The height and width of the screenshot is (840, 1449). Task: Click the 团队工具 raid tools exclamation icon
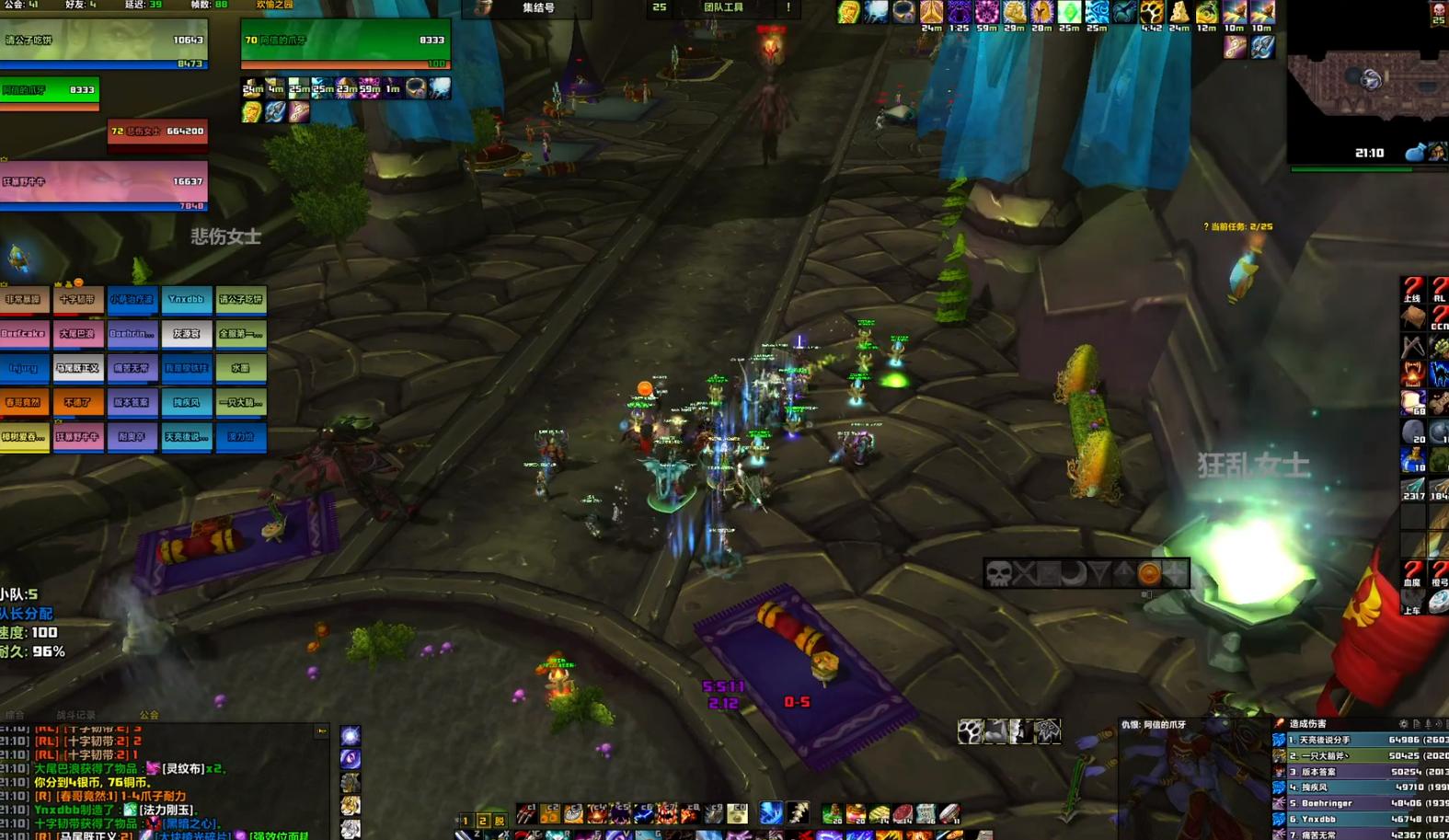pos(789,8)
